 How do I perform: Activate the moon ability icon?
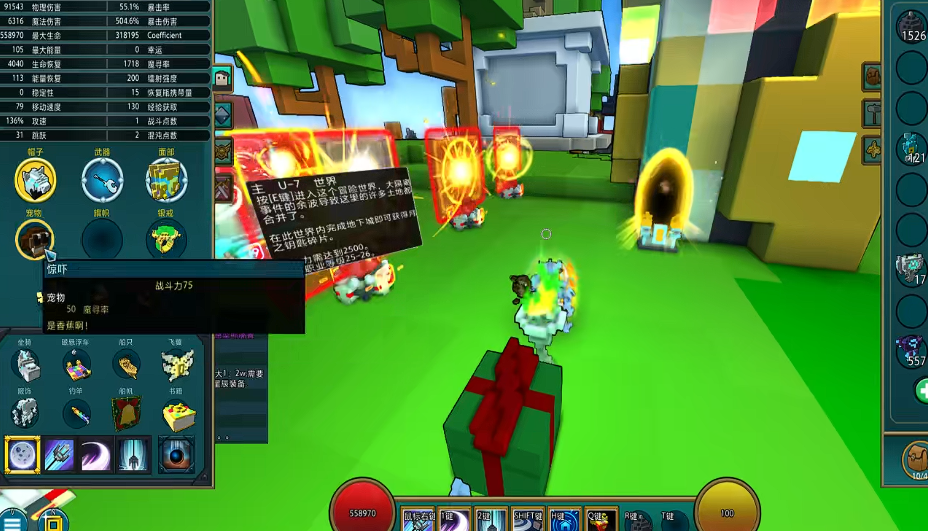(23, 455)
